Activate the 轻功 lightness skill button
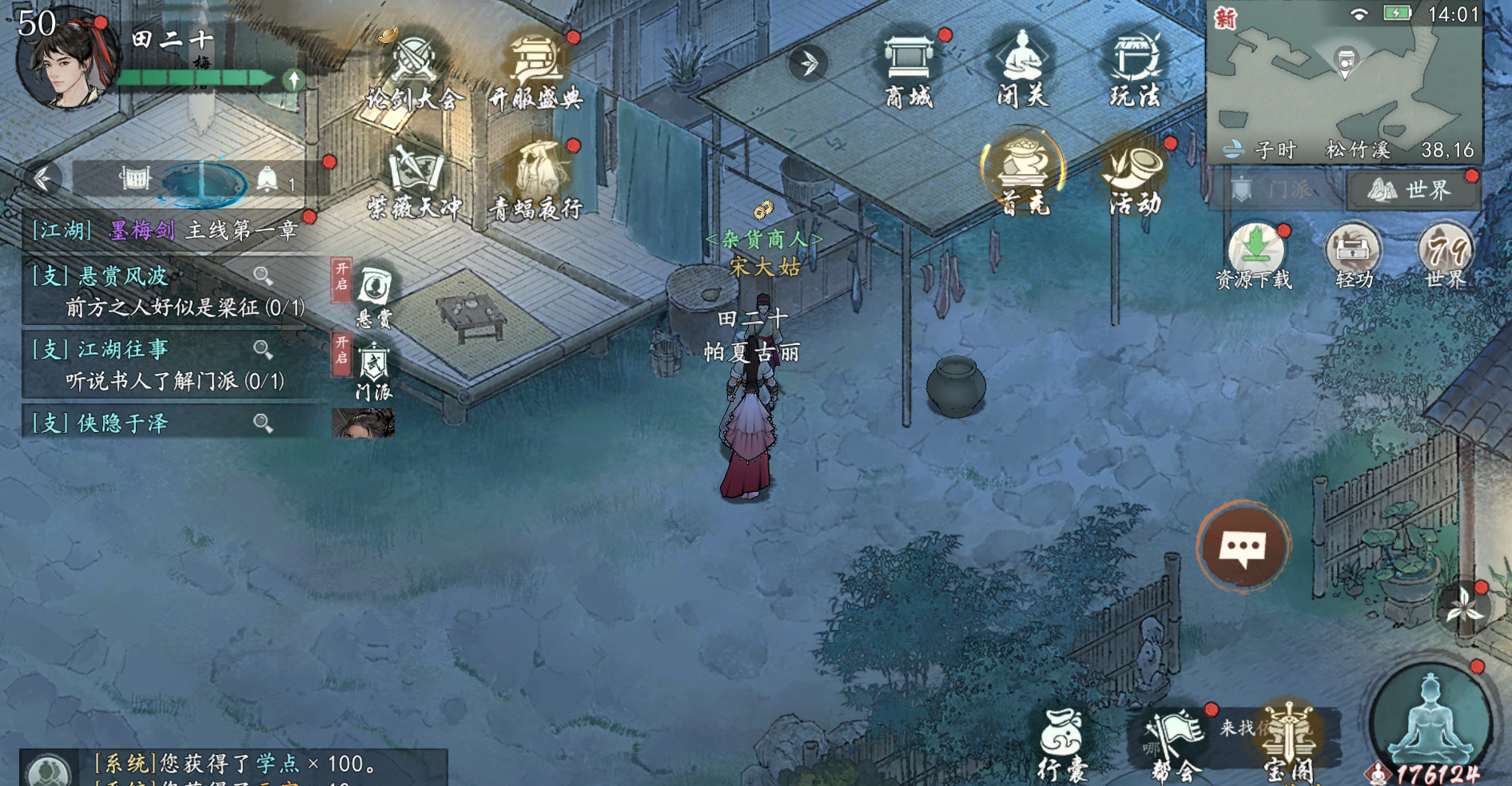 1353,256
